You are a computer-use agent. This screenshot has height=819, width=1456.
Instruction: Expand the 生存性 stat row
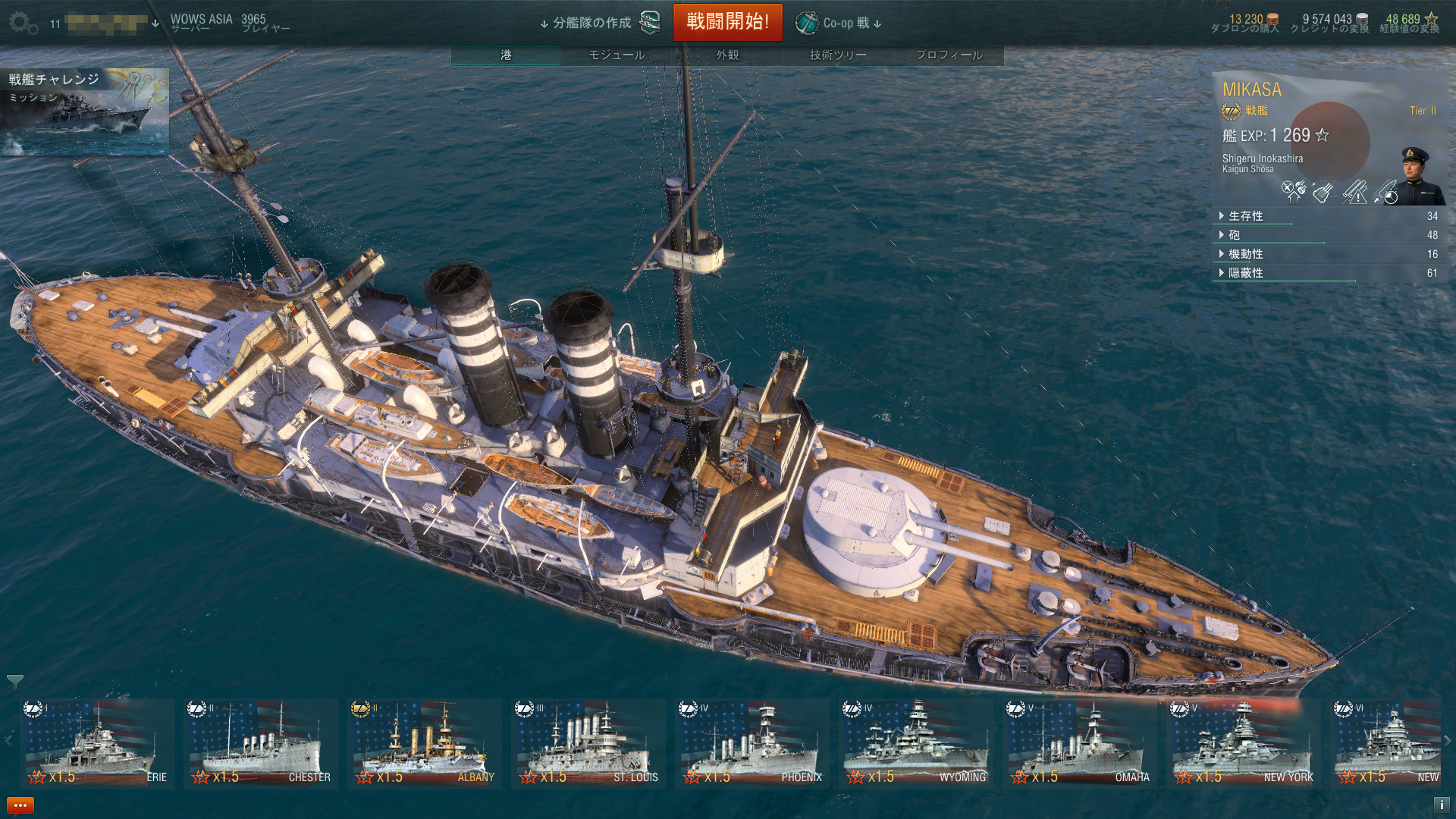click(1245, 216)
